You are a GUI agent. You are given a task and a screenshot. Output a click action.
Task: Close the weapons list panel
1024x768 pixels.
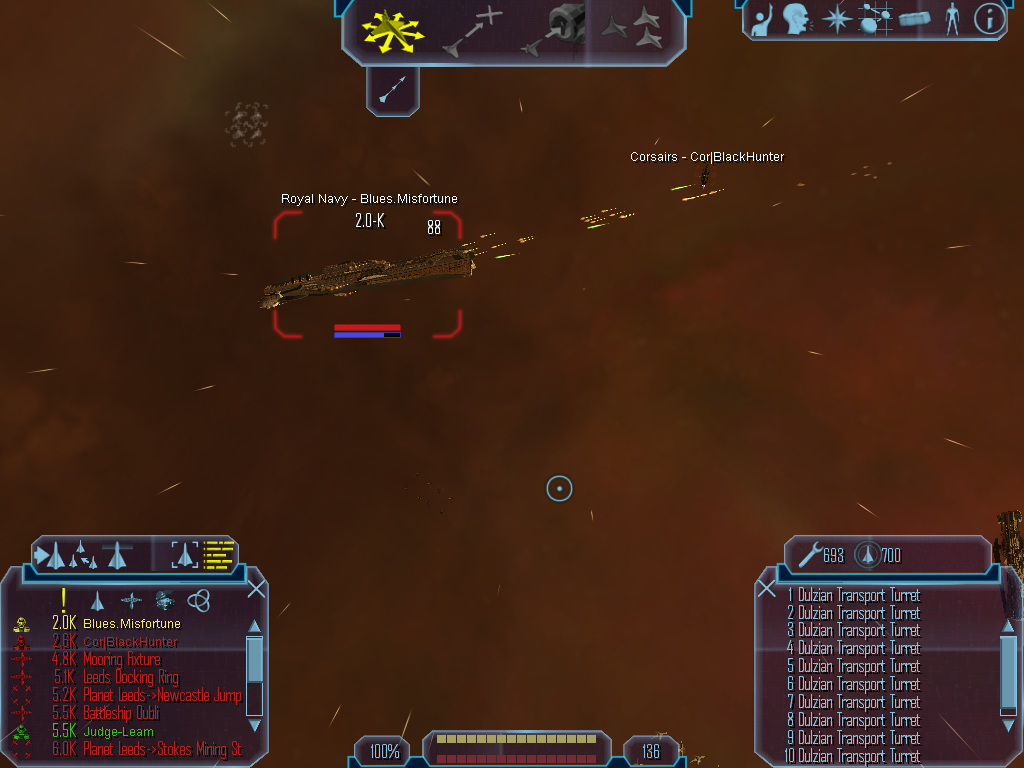(x=767, y=589)
